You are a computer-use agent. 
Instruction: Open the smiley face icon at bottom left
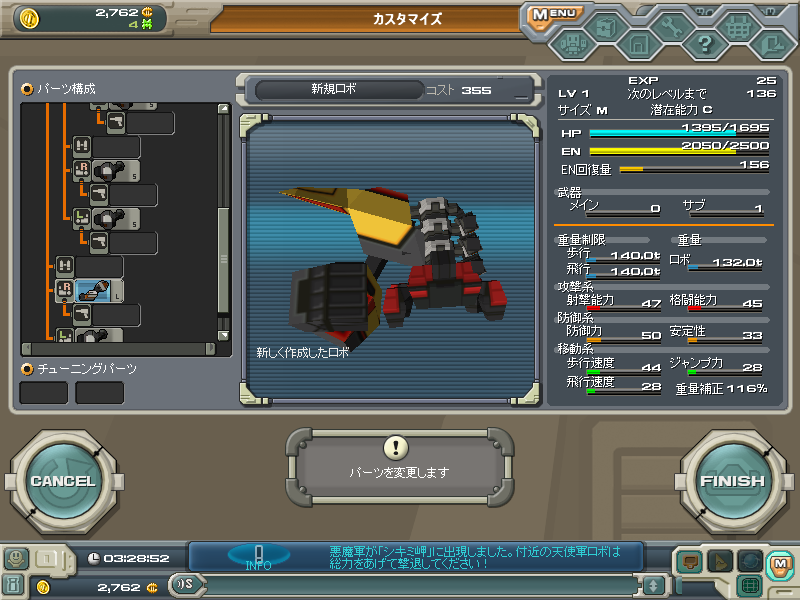pos(15,559)
